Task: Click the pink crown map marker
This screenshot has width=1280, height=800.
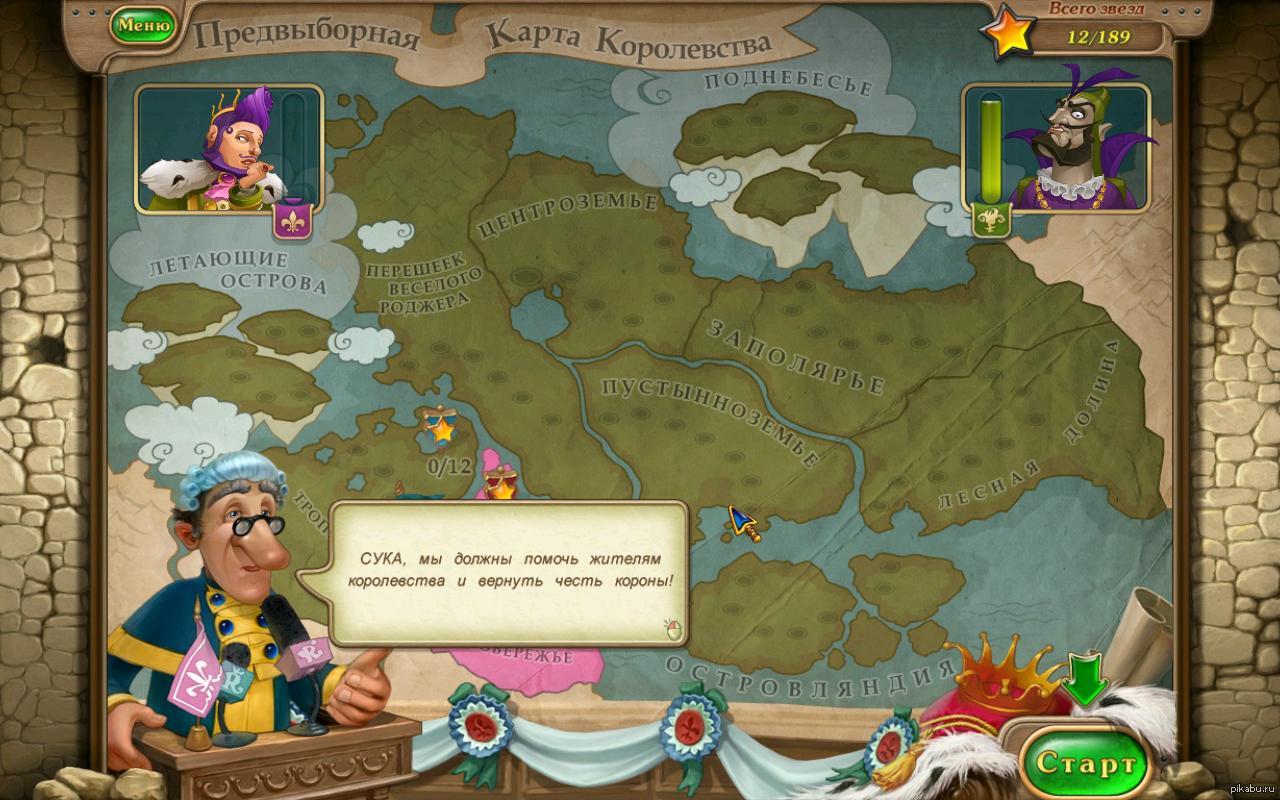Action: [497, 481]
